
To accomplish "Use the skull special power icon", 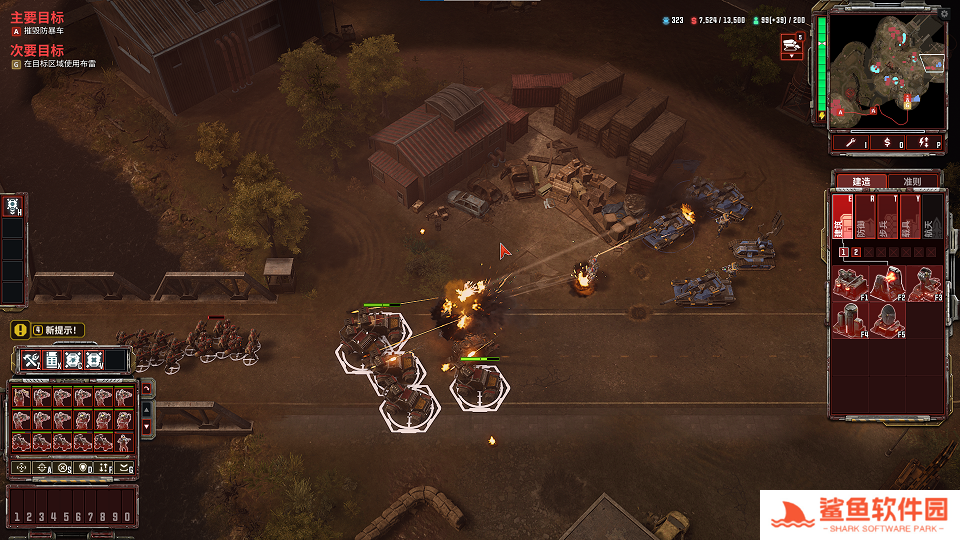I will (x=14, y=206).
